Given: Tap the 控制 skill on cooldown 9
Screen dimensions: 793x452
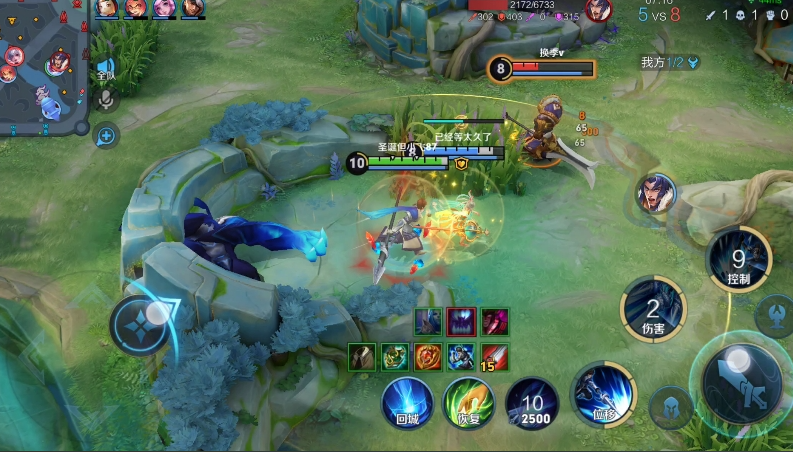Looking at the screenshot, I should point(738,258).
